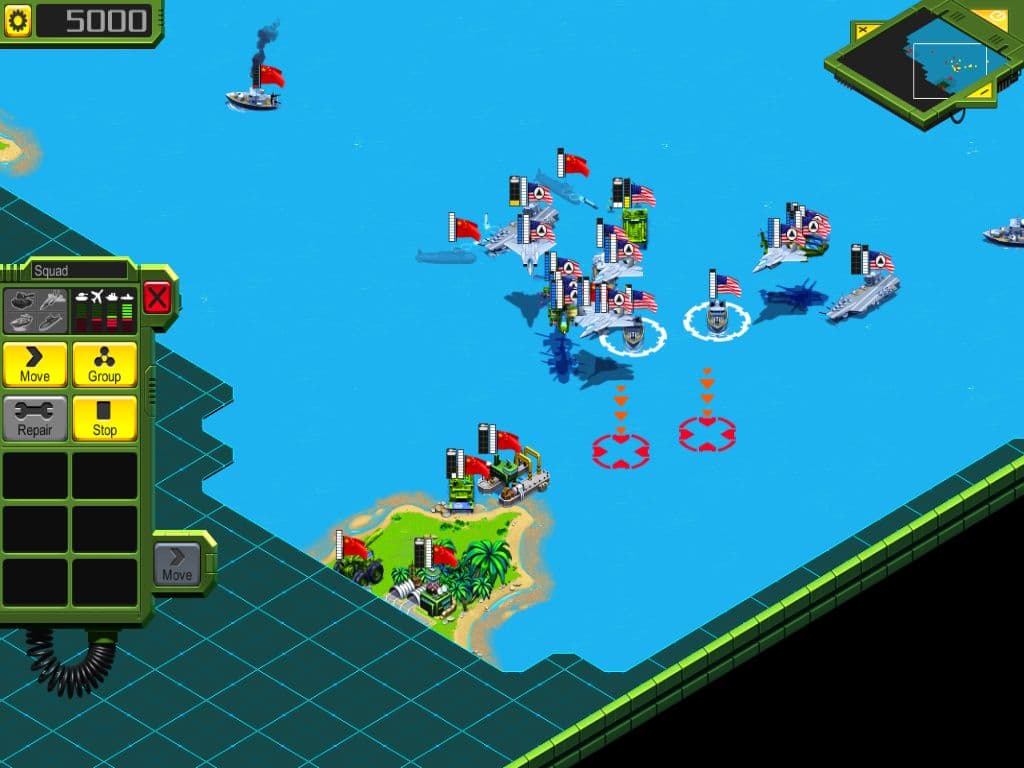The image size is (1024, 768).
Task: Open the settings gear menu
Action: click(x=18, y=21)
